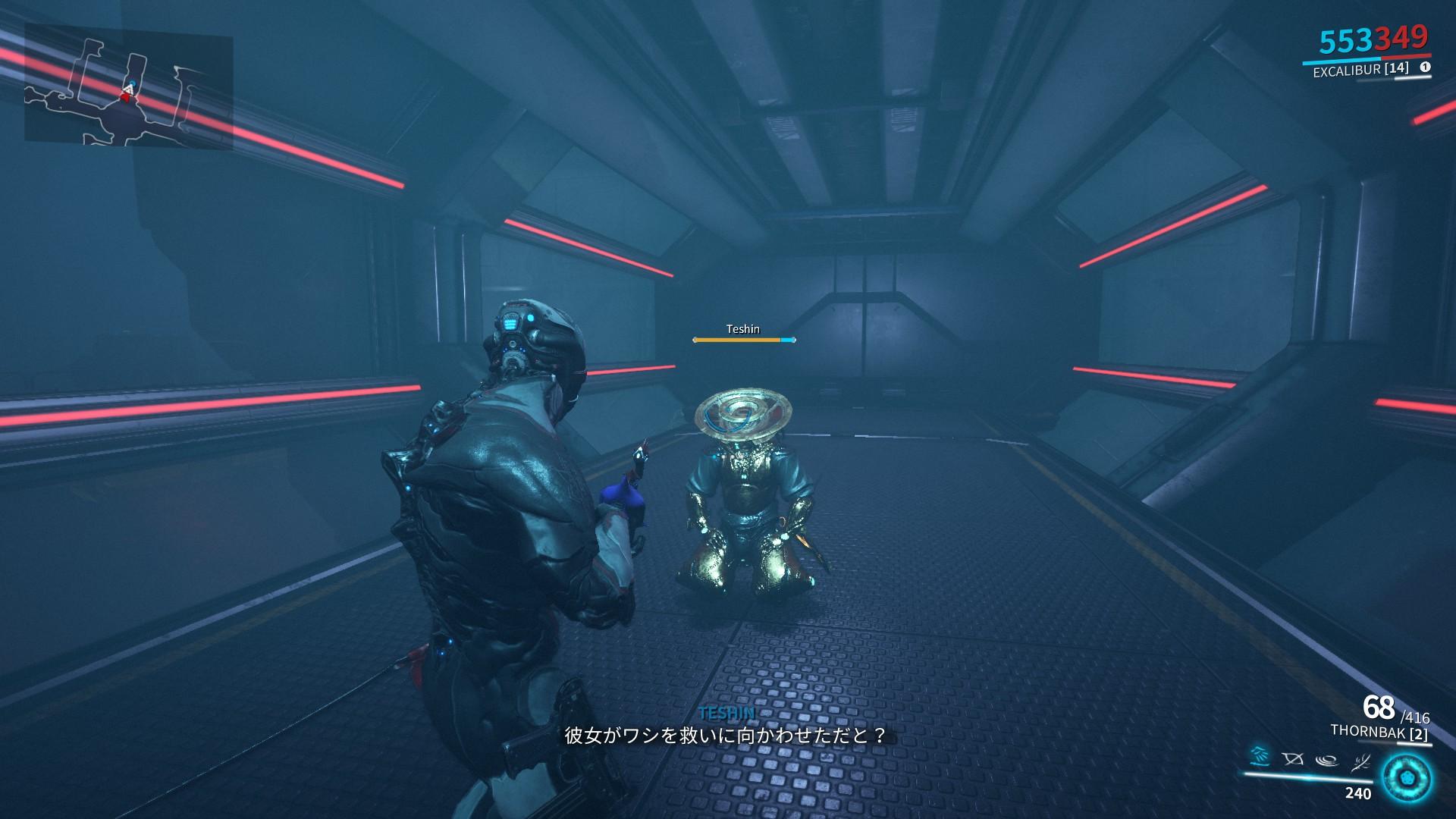
Task: Select the red objective marker on the minimap
Action: [125, 99]
